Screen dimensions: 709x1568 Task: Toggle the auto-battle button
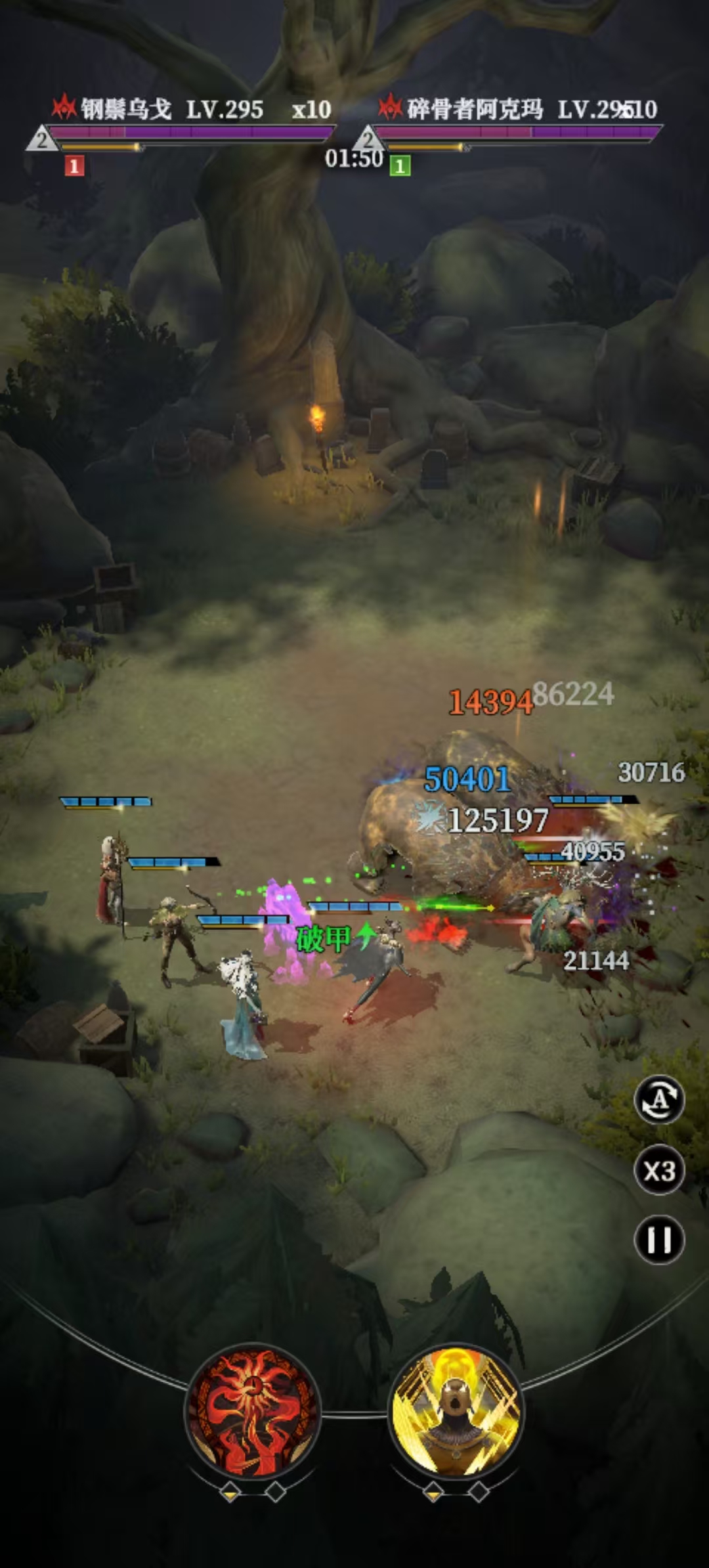(x=659, y=1099)
